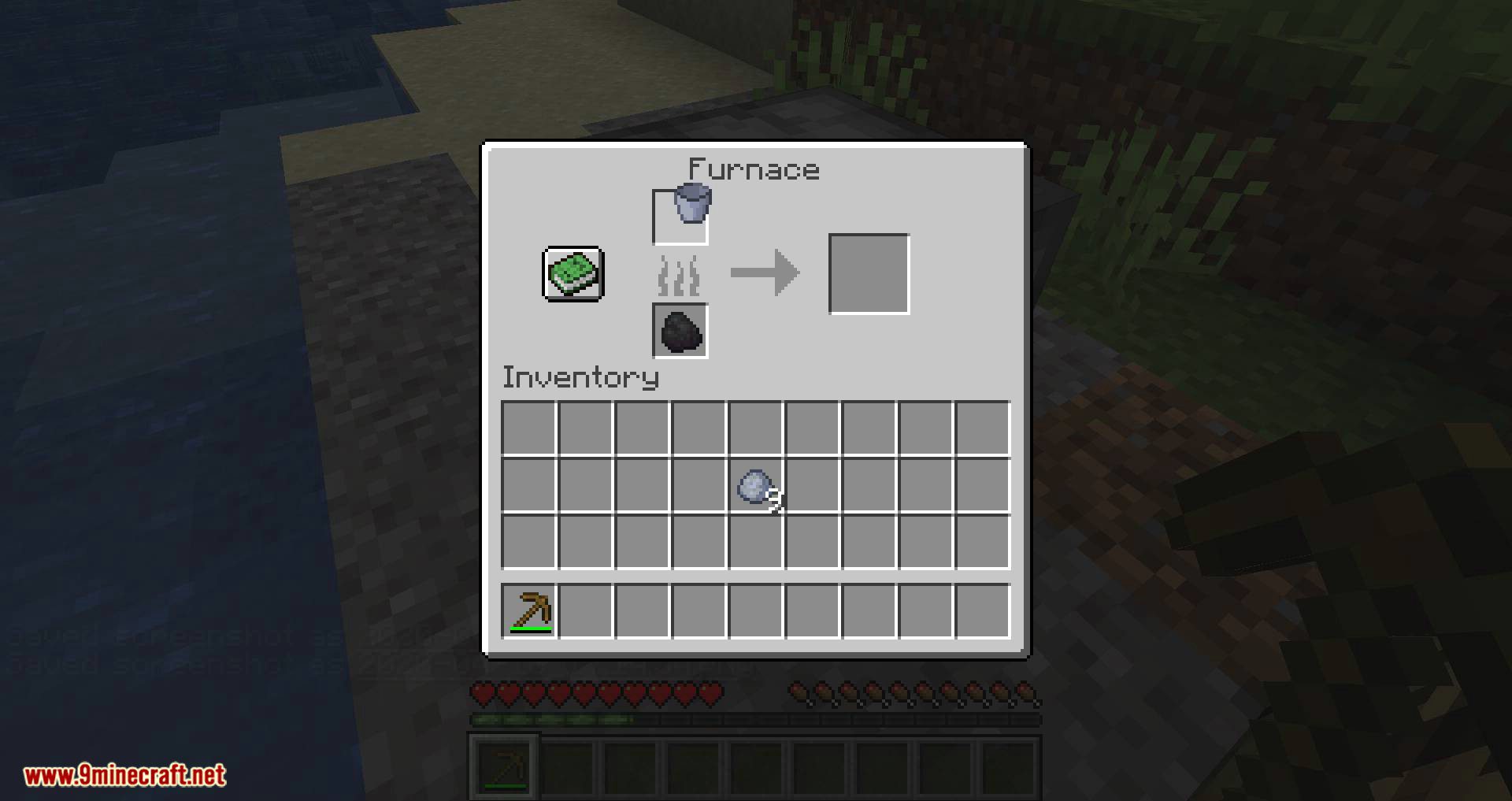Select the snowball stack in the inventory
Viewport: 1512px width, 801px height.
point(754,486)
